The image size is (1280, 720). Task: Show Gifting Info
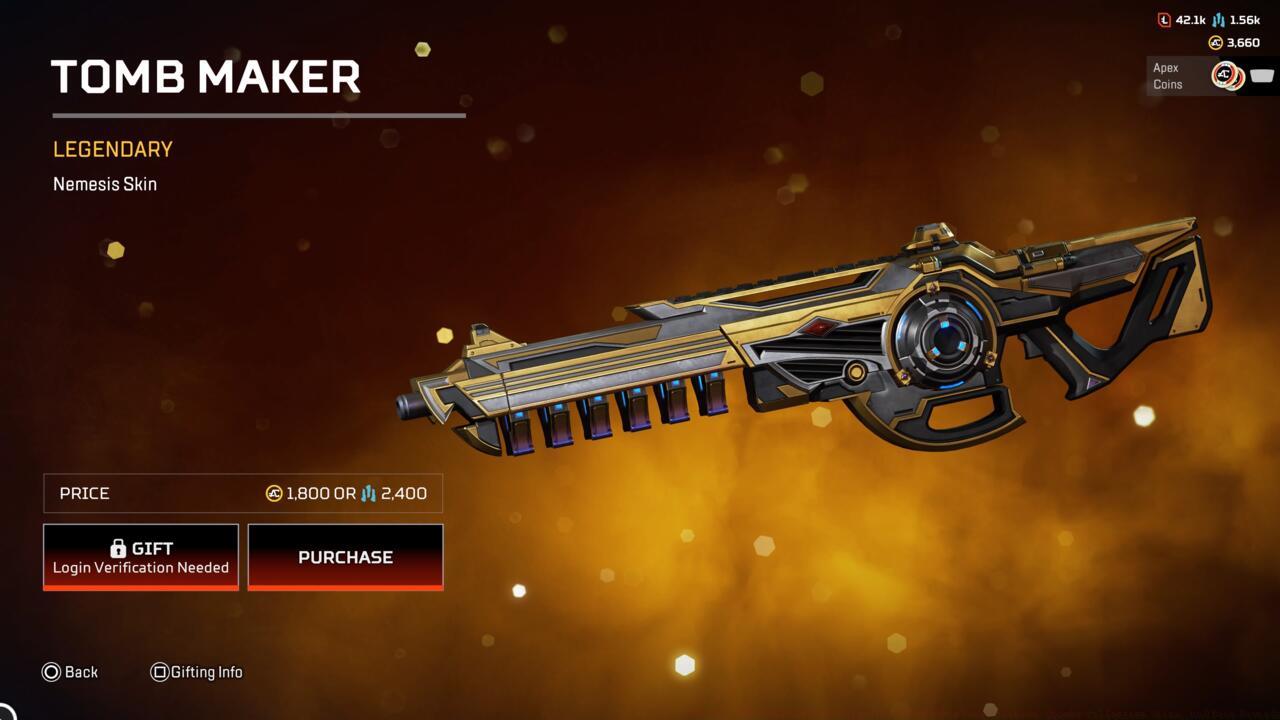196,672
